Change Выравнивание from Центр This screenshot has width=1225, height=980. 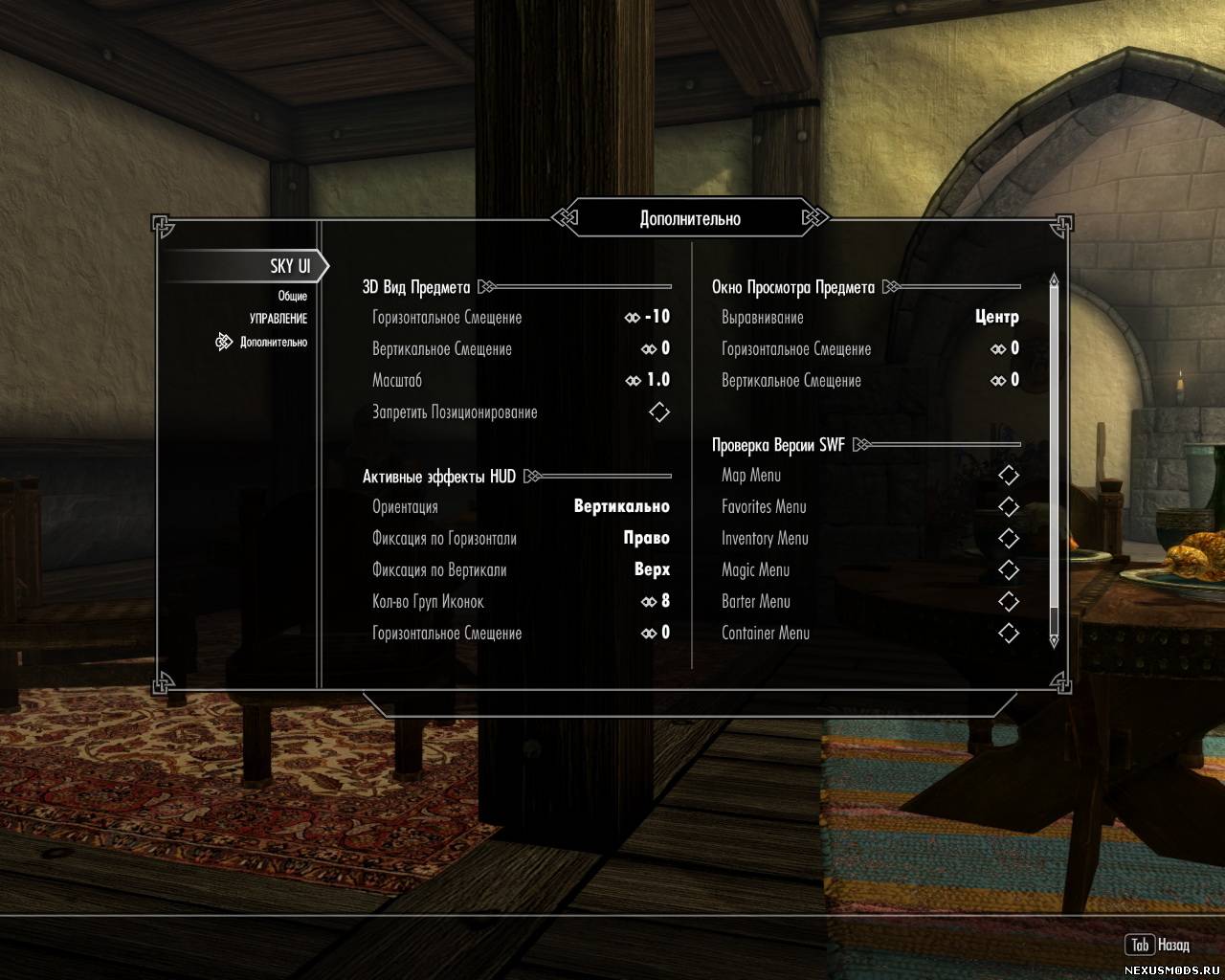pos(869,317)
